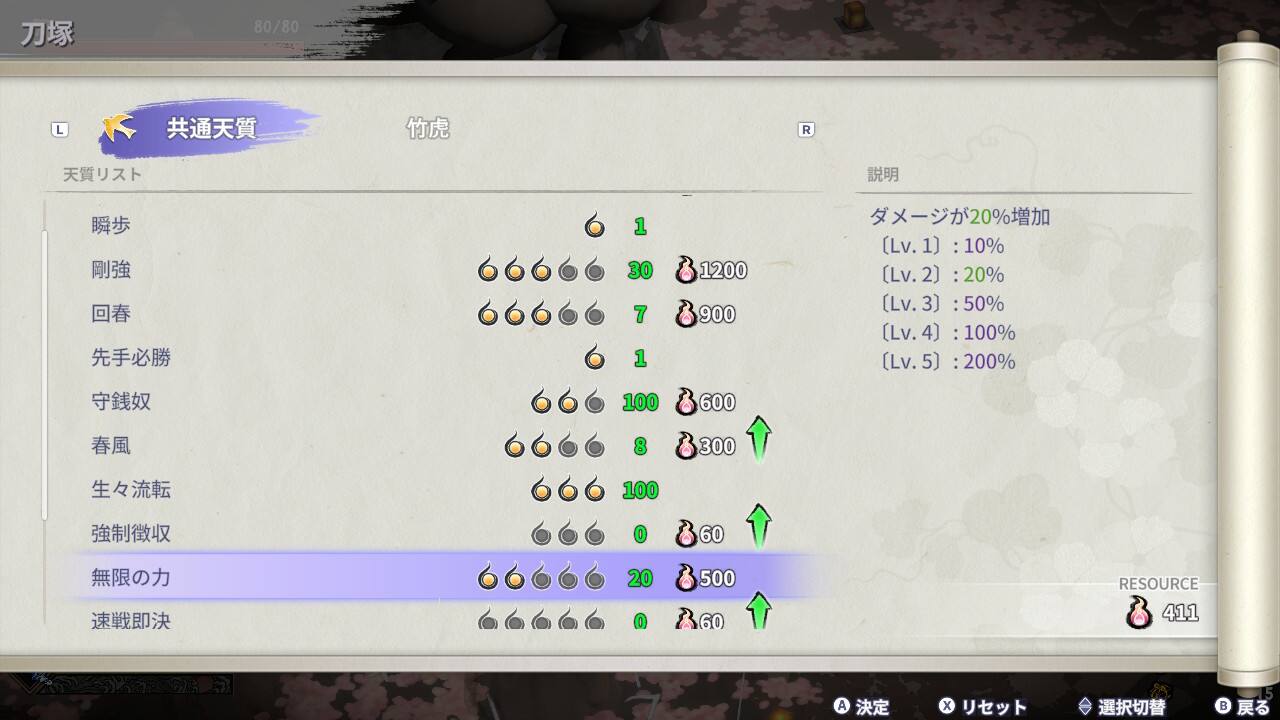Go back with the 戻る button
1280x720 pixels.
coord(1243,706)
